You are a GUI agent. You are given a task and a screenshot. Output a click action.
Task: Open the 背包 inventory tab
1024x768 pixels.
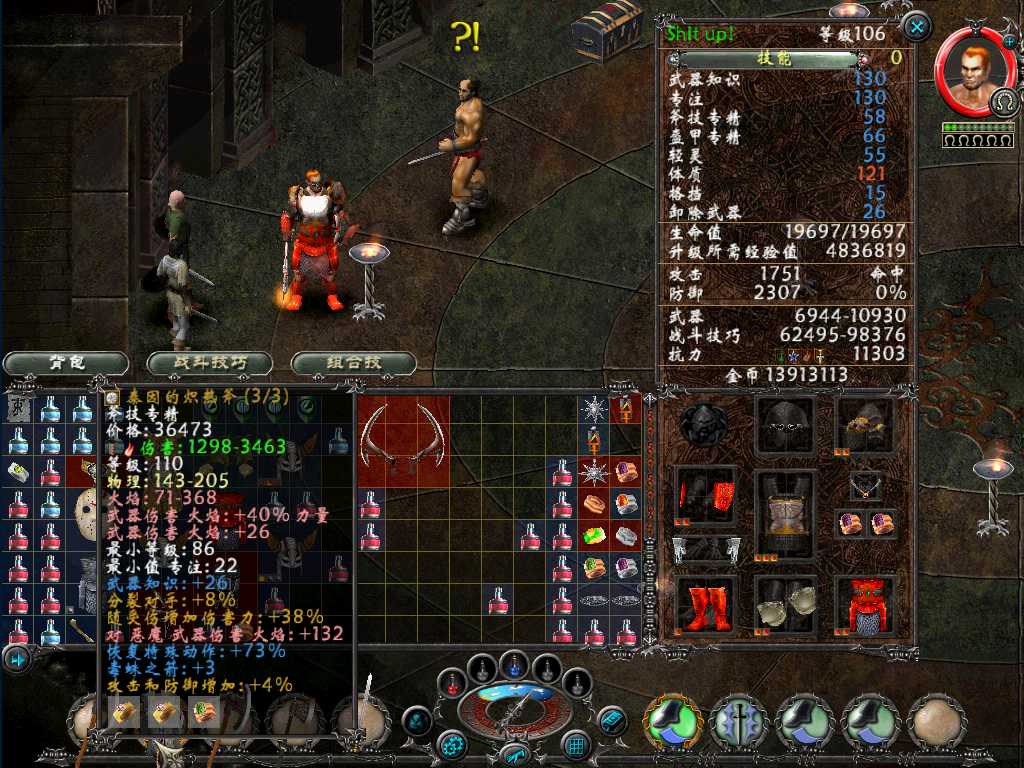click(66, 363)
